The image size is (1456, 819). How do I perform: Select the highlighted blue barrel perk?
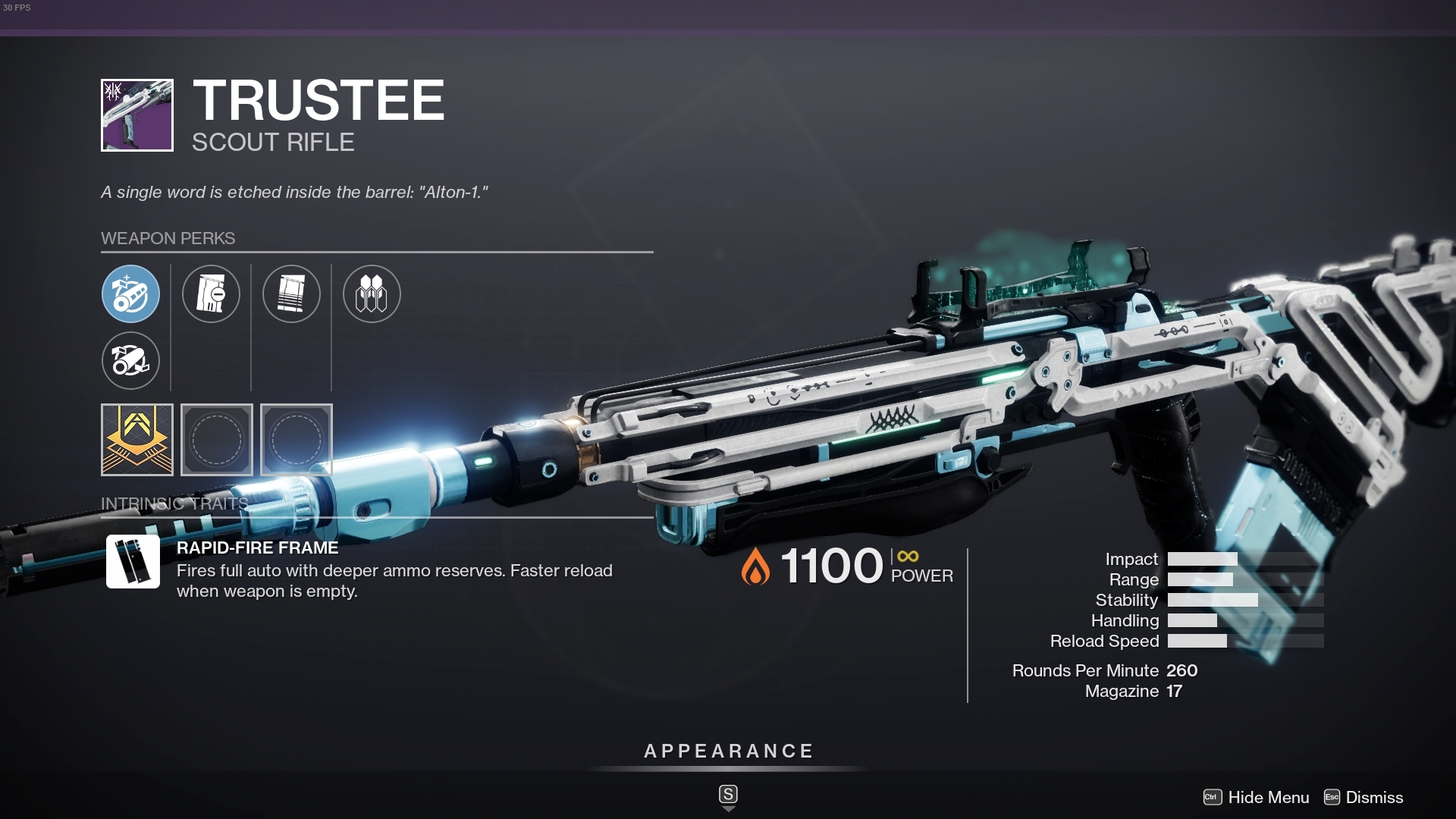pyautogui.click(x=130, y=294)
